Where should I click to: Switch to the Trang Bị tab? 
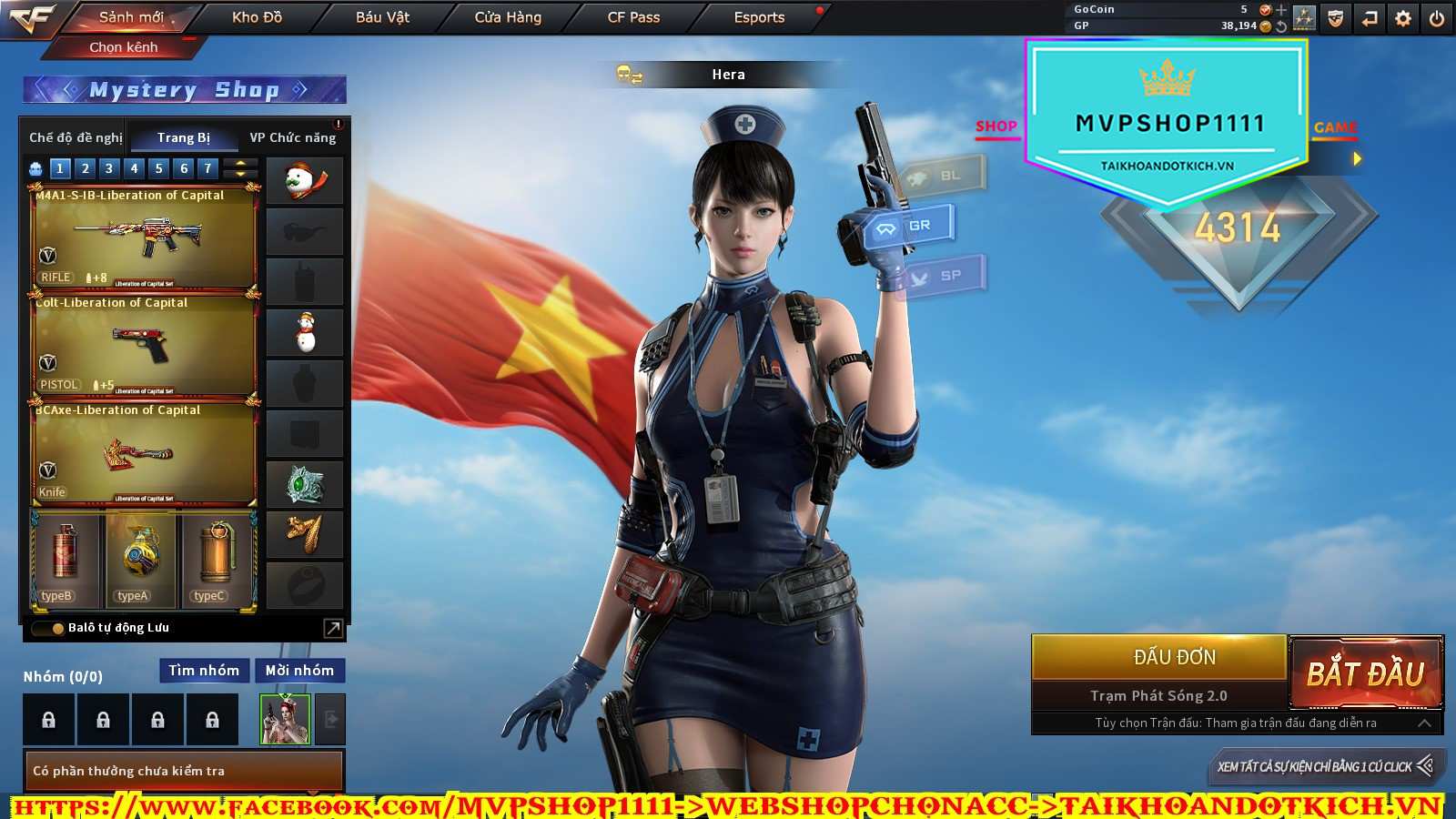tap(183, 137)
